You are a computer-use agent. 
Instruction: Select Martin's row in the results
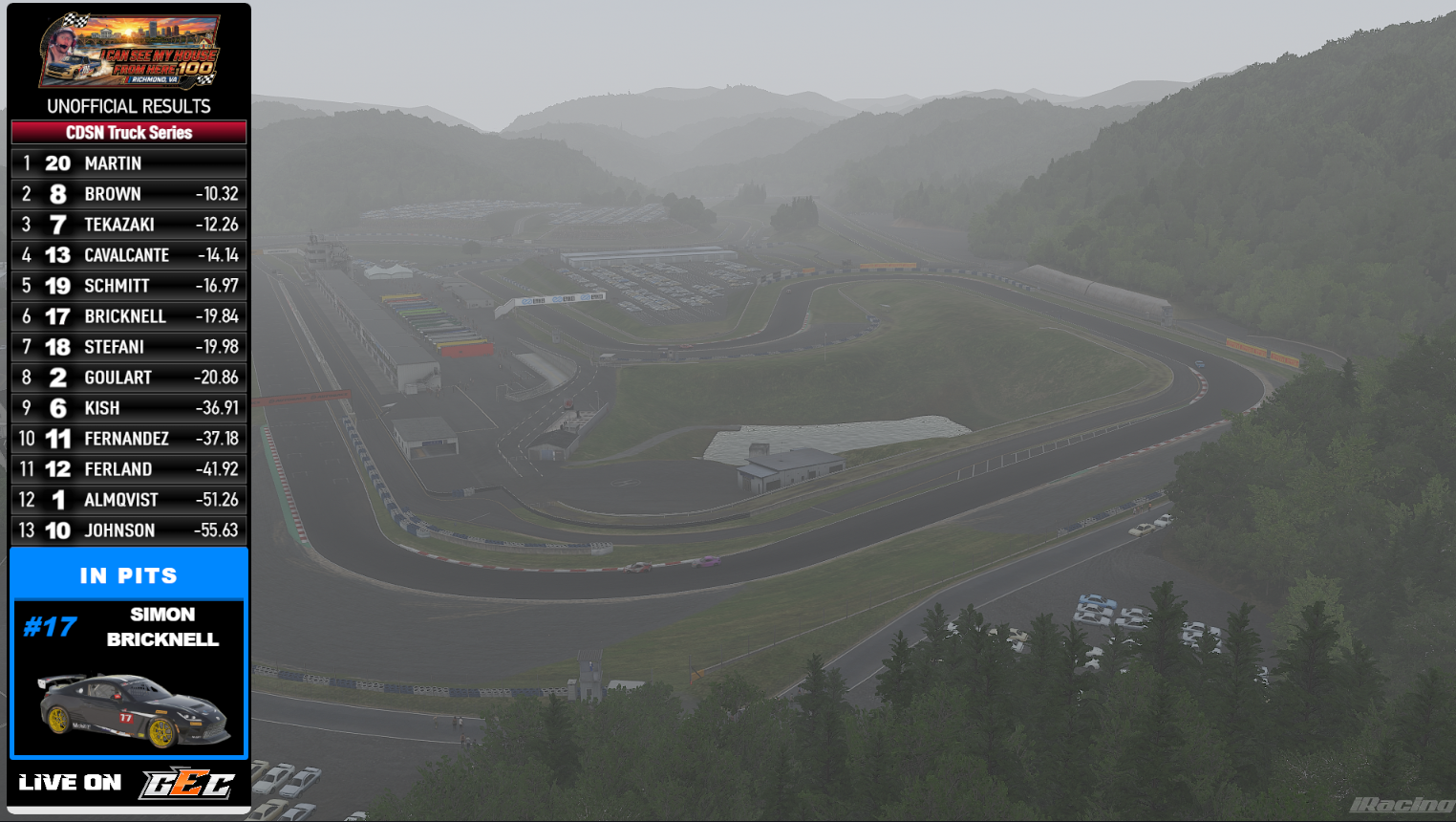click(x=129, y=163)
